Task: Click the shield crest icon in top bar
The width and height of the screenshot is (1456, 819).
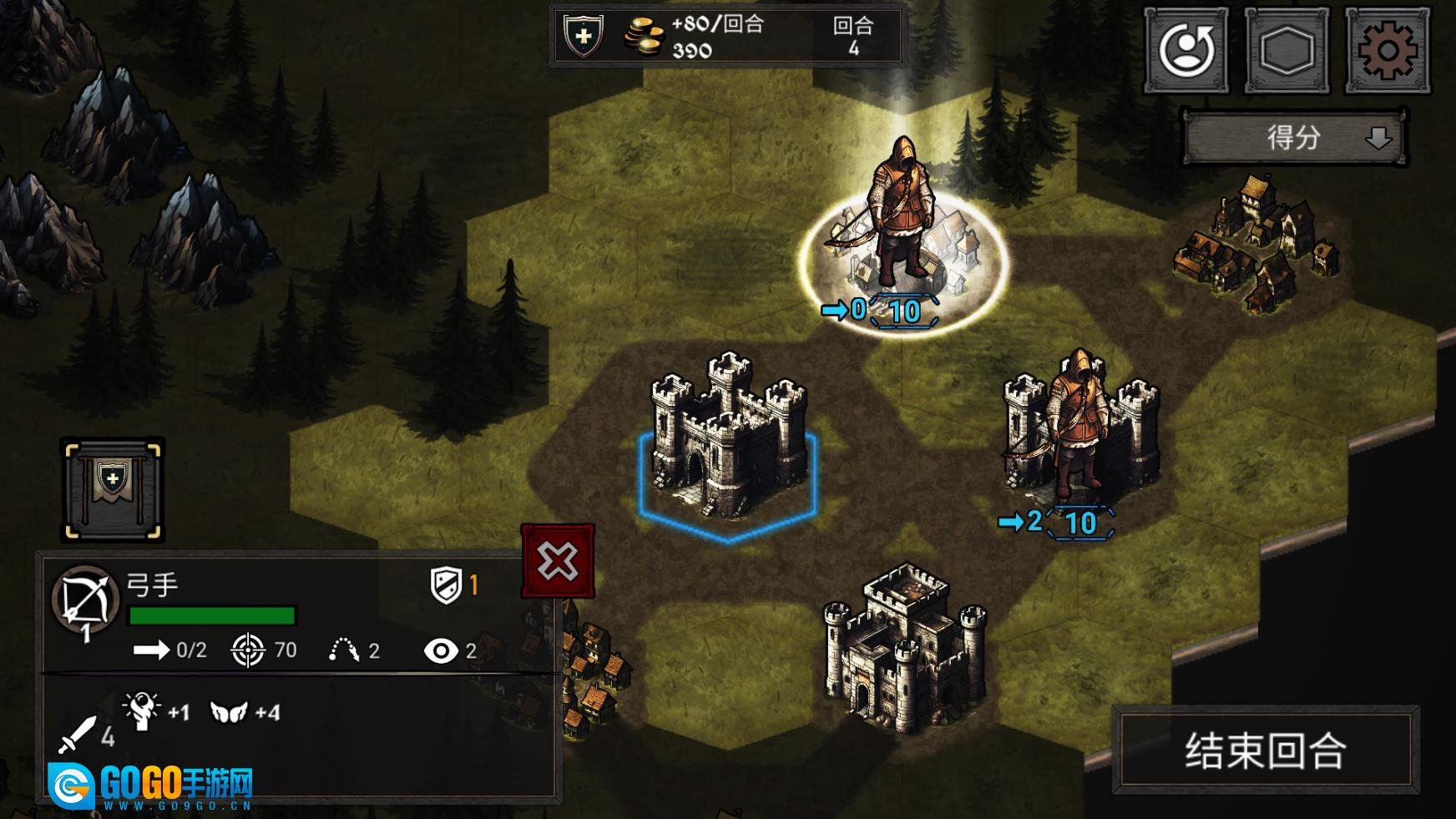Action: [584, 37]
